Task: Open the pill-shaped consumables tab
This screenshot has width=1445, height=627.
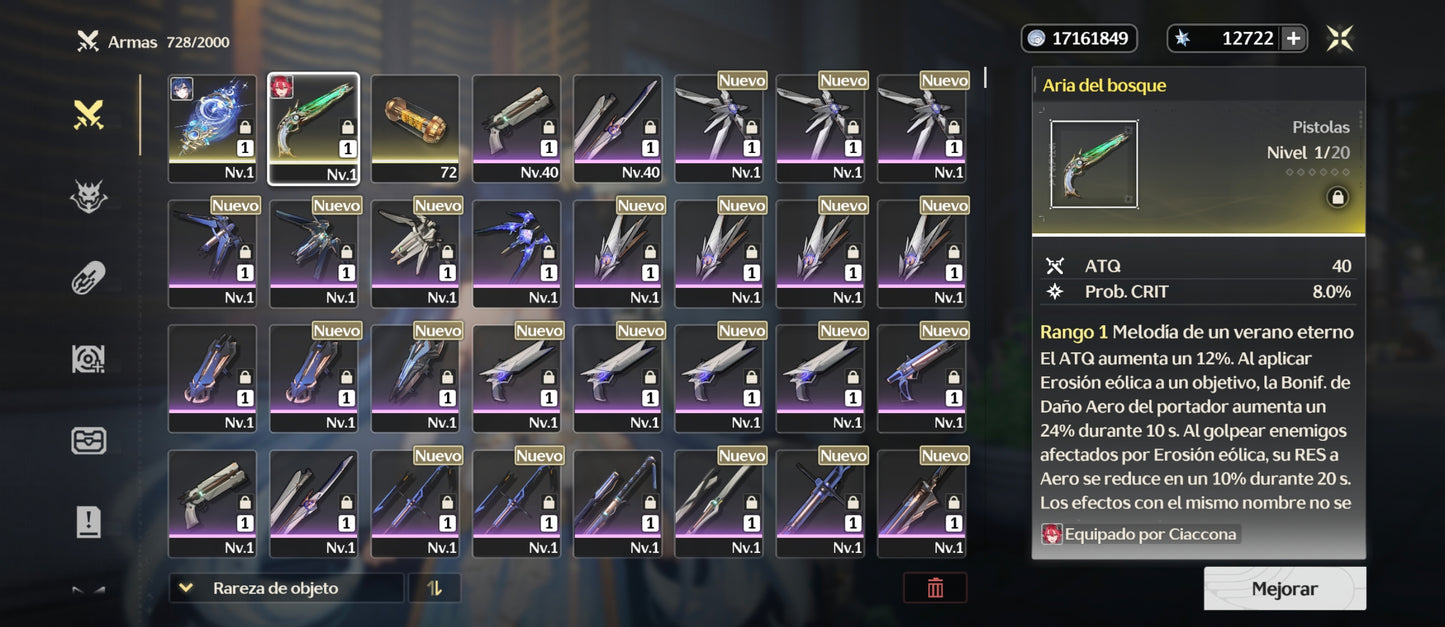Action: [x=89, y=278]
